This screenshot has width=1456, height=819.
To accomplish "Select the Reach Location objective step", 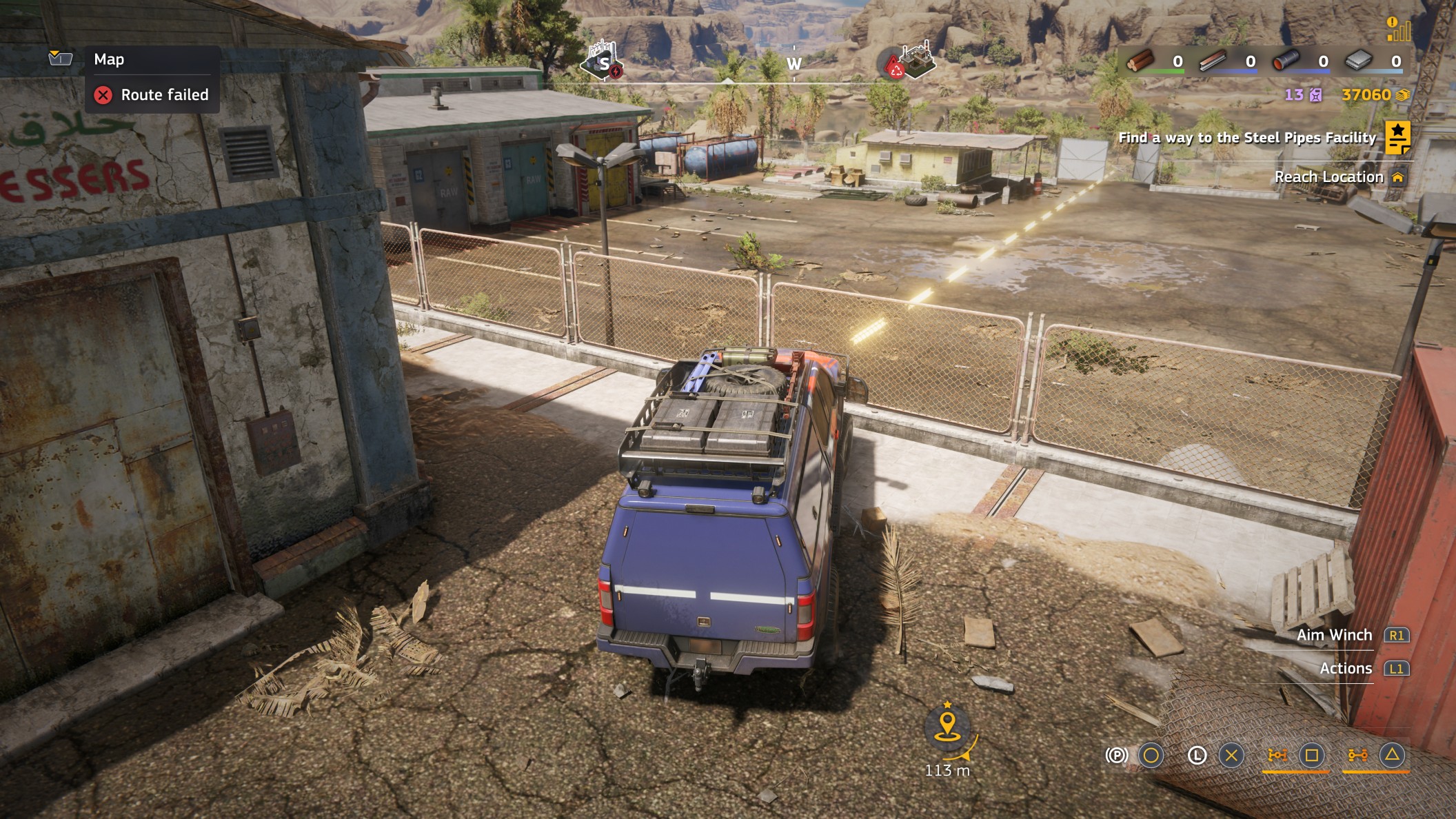I will click(x=1328, y=177).
